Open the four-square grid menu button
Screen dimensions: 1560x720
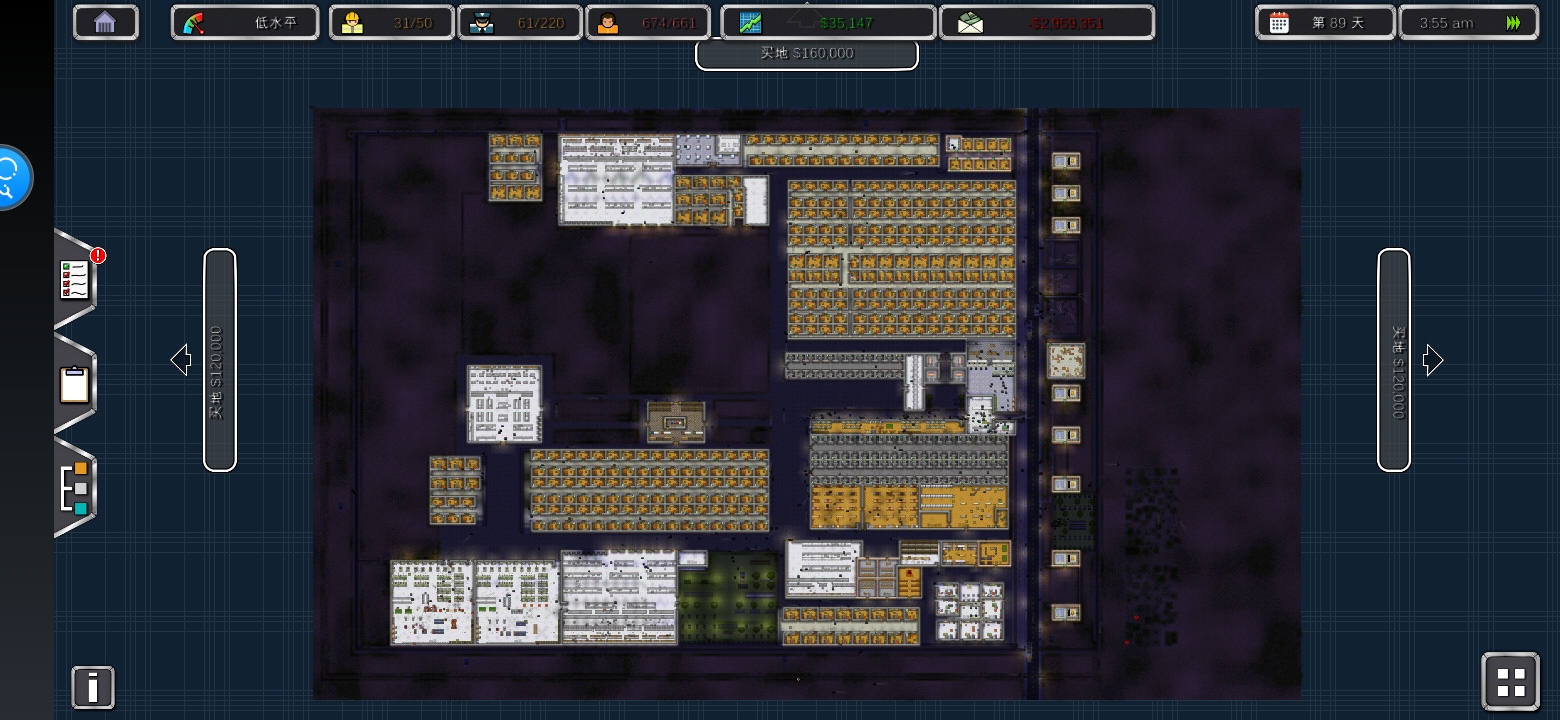point(1510,682)
